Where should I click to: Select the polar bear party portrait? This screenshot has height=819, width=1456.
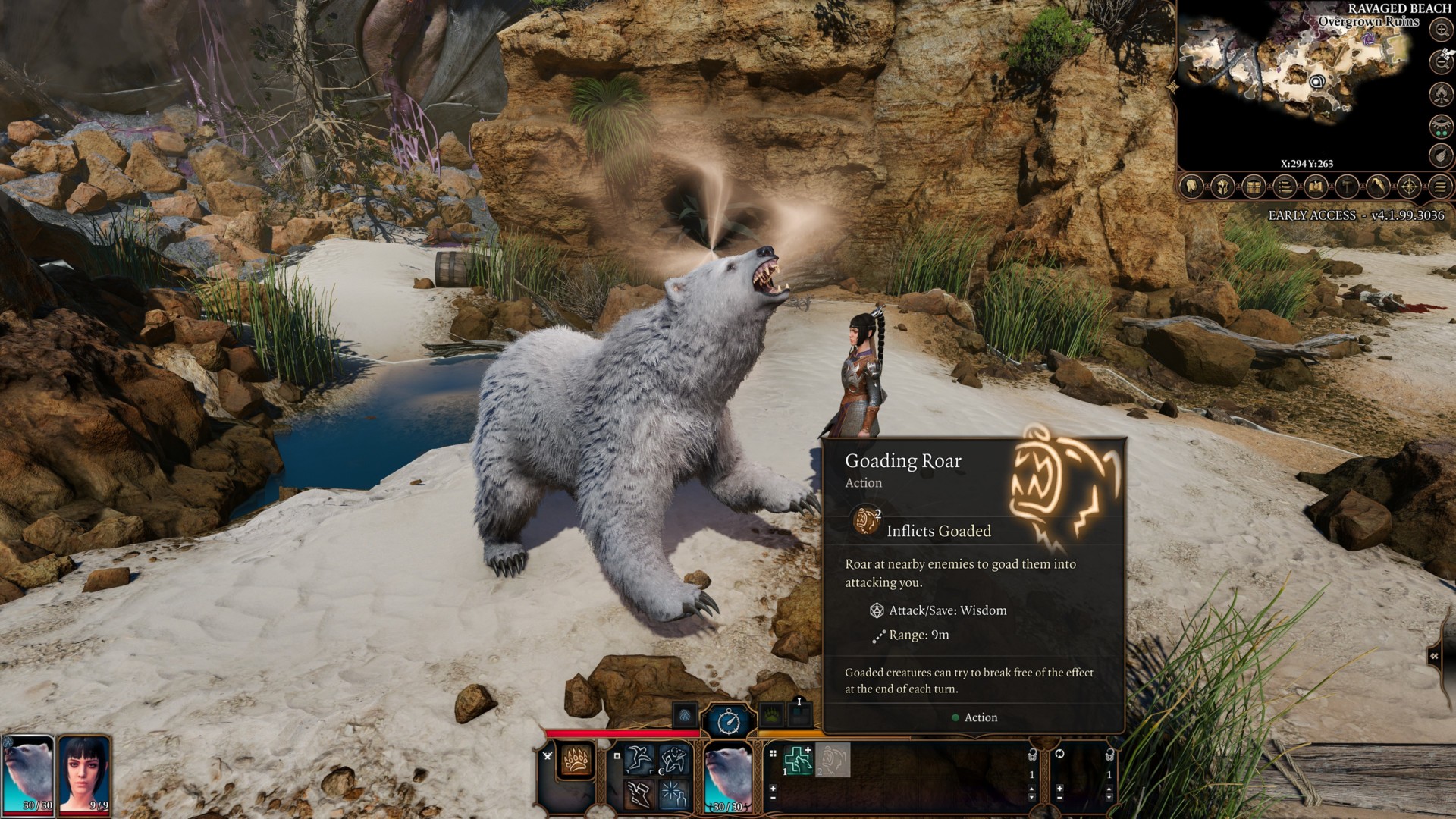(28, 772)
